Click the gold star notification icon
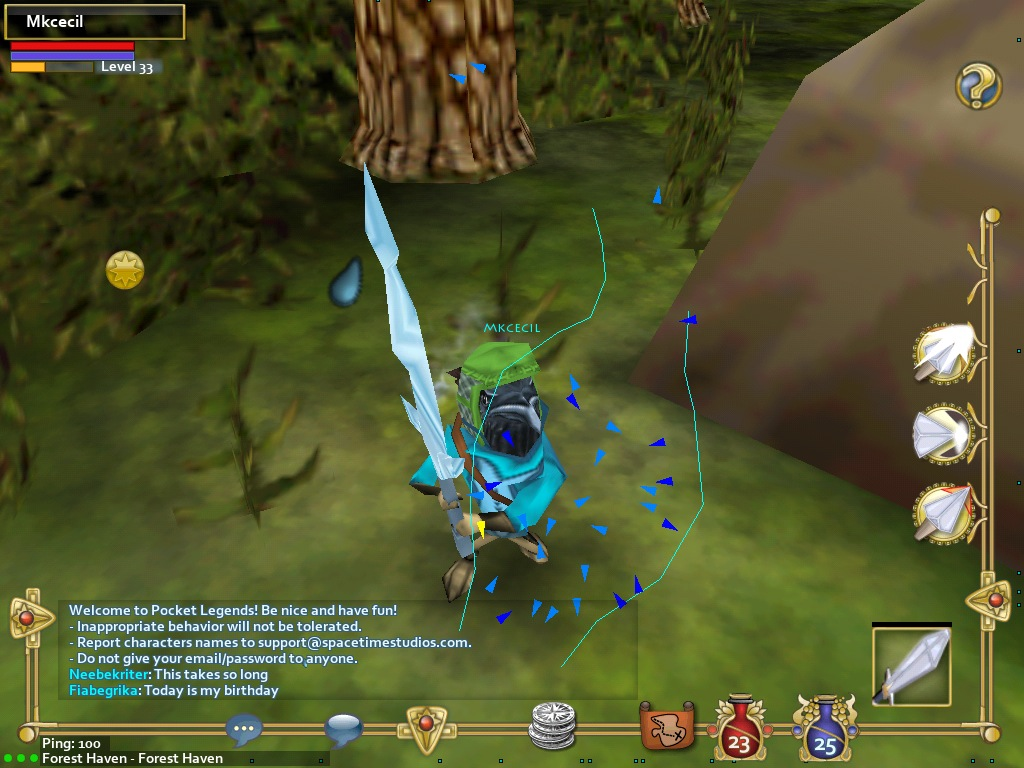Screen dimensions: 1024x768 tap(125, 270)
